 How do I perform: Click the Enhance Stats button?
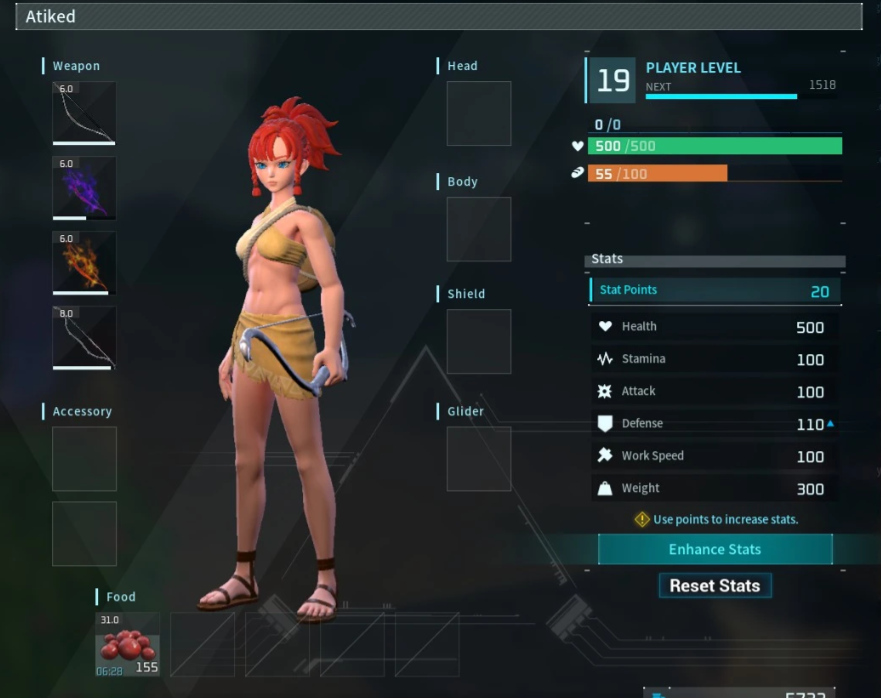click(x=715, y=549)
